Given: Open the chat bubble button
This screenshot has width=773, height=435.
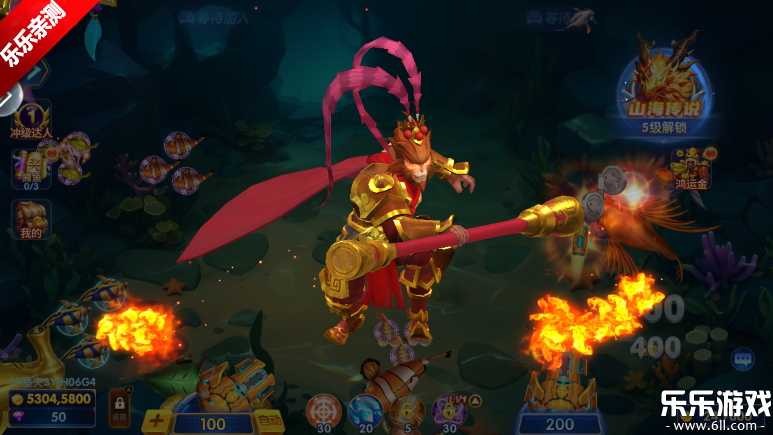Looking at the screenshot, I should point(743,358).
